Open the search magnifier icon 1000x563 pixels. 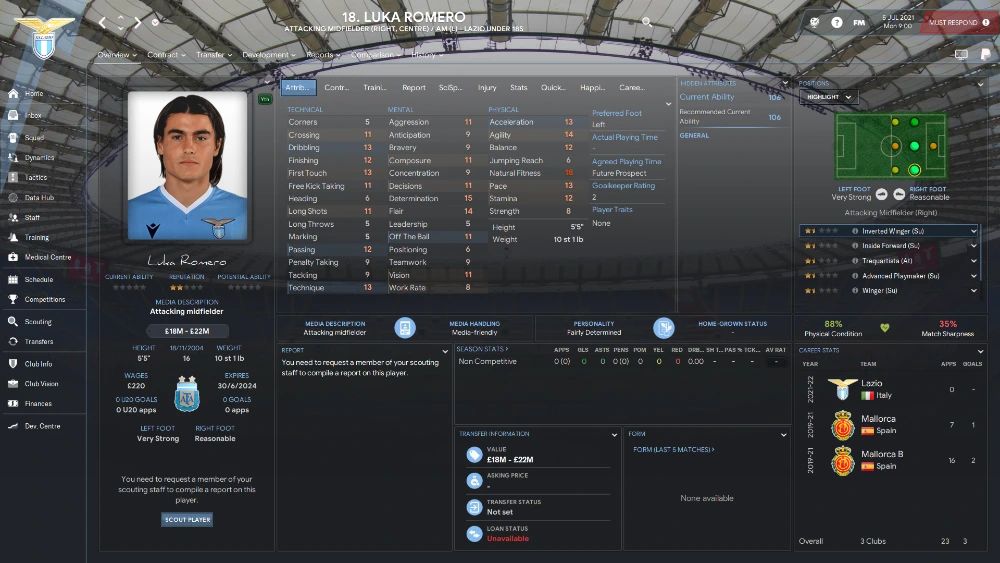click(x=647, y=21)
